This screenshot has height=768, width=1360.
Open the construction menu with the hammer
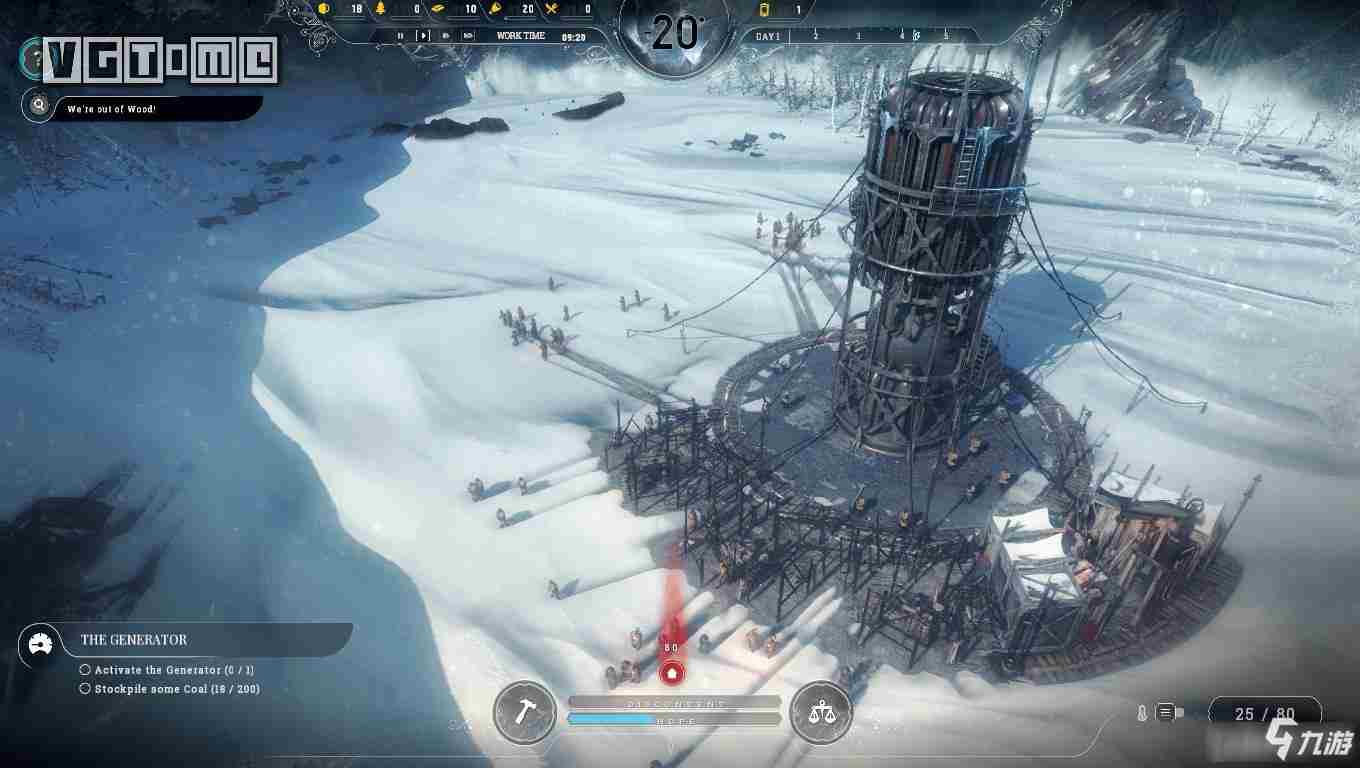click(525, 712)
